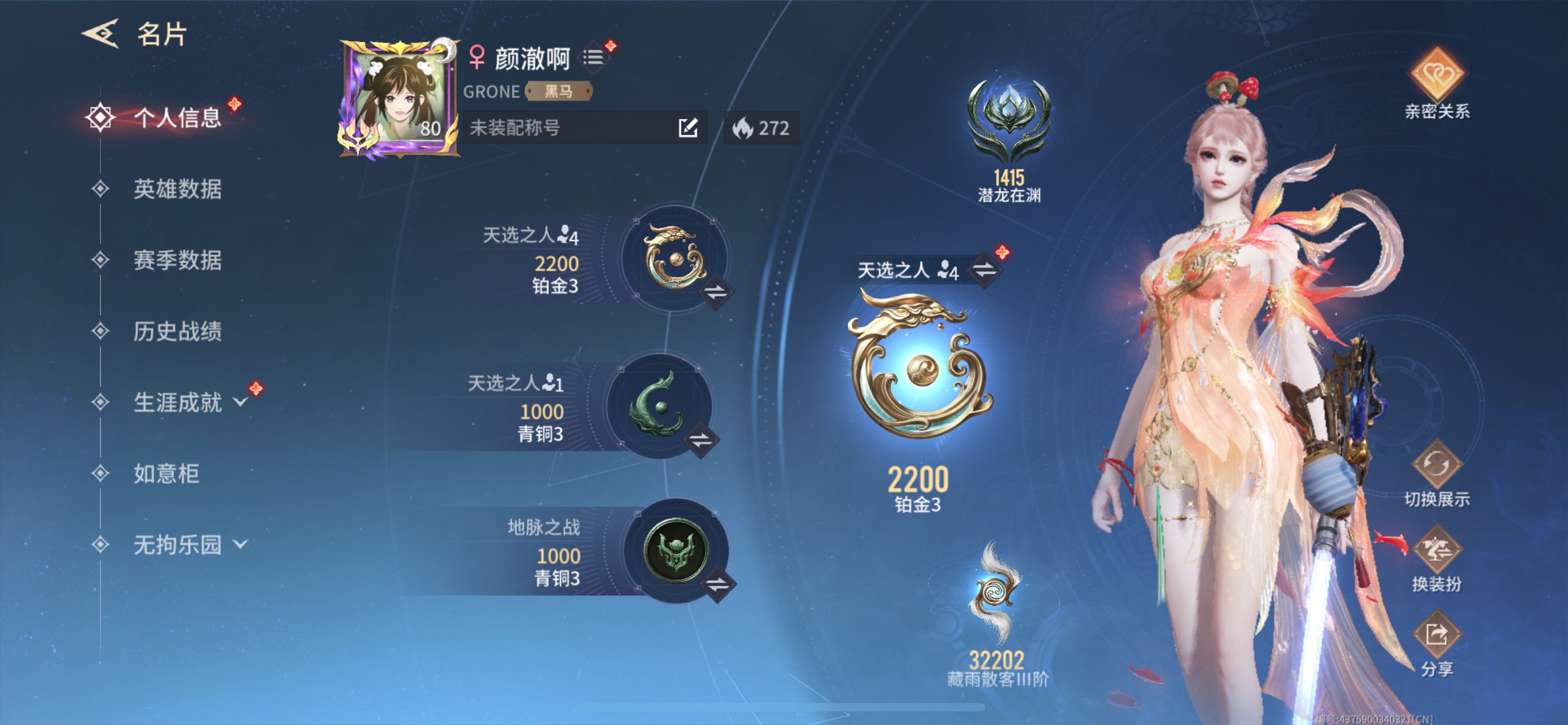Switch to the 英雄数据 tab
Image resolution: width=1568 pixels, height=725 pixels.
point(177,189)
